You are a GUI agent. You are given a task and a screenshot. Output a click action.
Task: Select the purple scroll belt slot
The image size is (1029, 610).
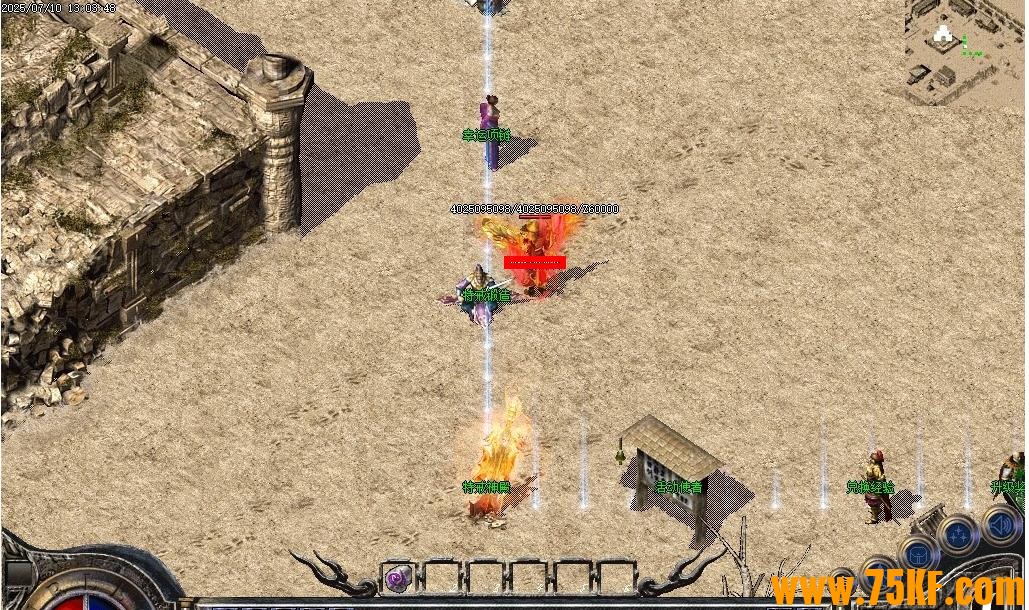[x=399, y=577]
